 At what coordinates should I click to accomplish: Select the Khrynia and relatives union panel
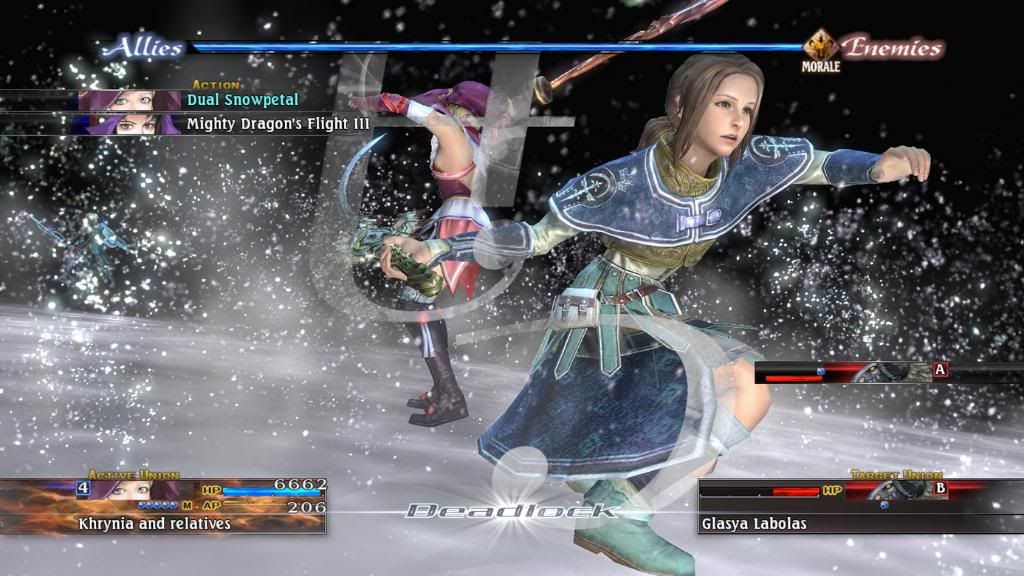coord(164,506)
